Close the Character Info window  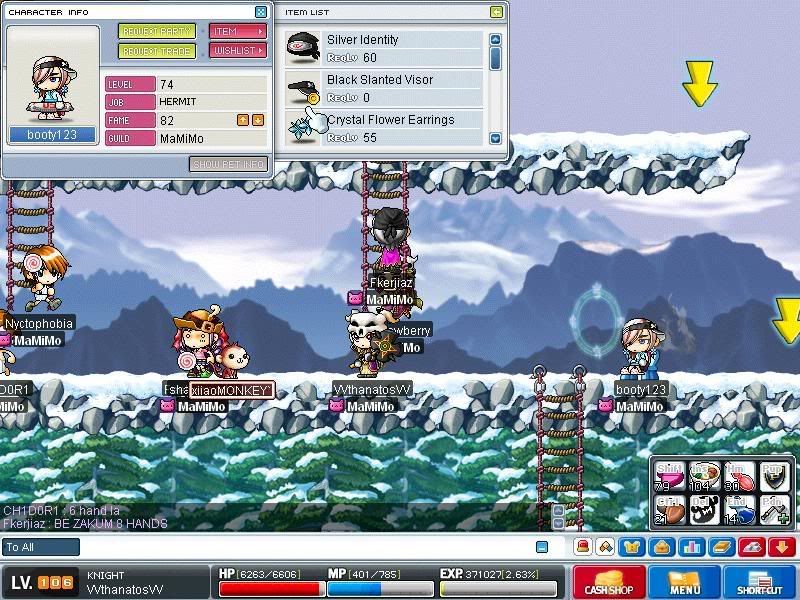coord(261,12)
